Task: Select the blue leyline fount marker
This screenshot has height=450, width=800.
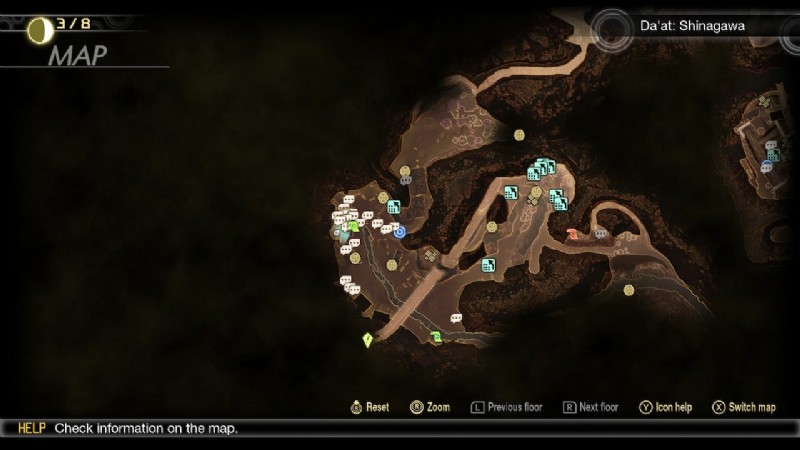Action: 400,232
